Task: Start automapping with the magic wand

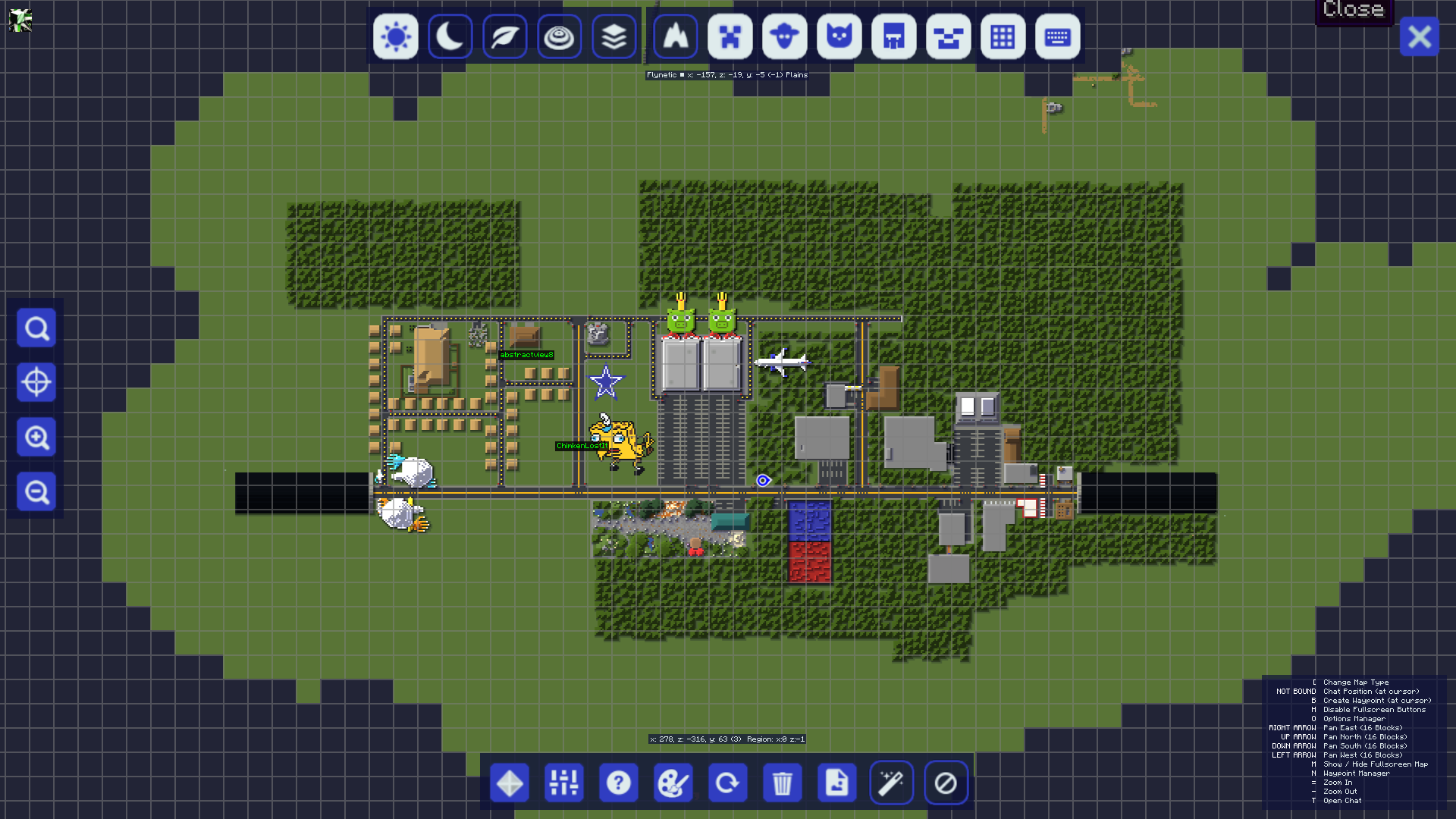Action: click(891, 783)
